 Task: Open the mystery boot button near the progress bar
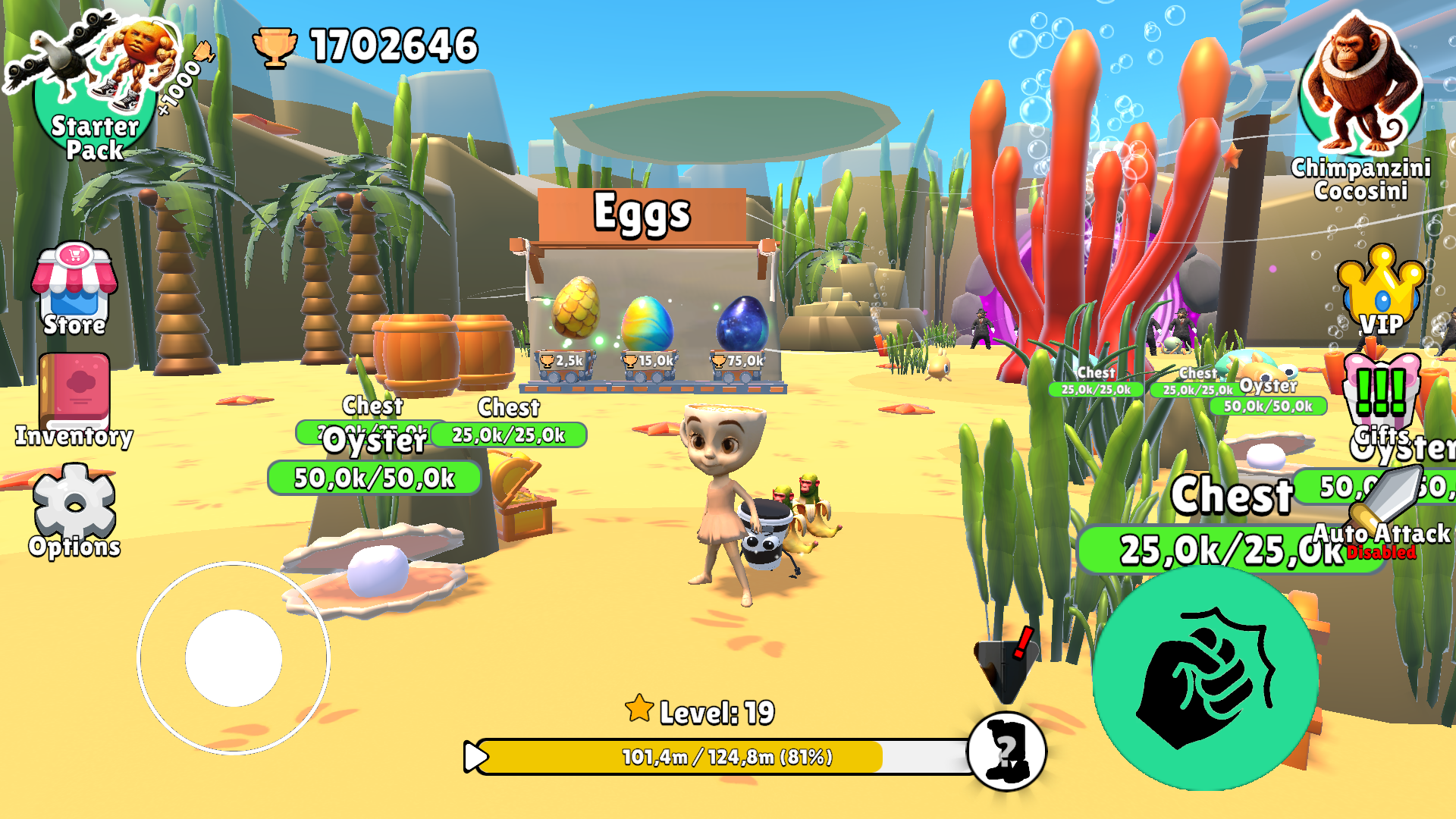tap(1006, 751)
